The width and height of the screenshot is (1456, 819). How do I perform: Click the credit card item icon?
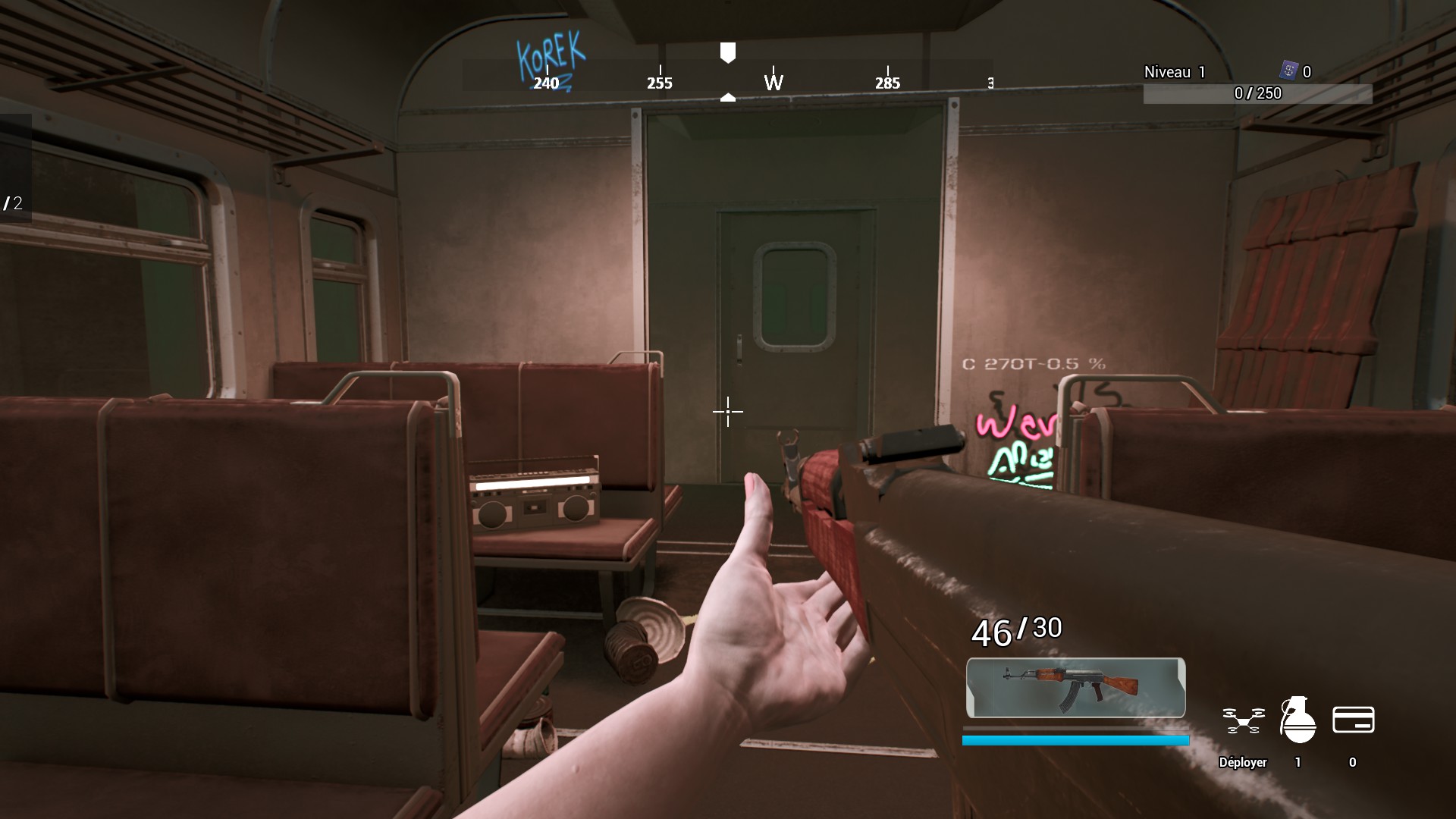coord(1353,720)
